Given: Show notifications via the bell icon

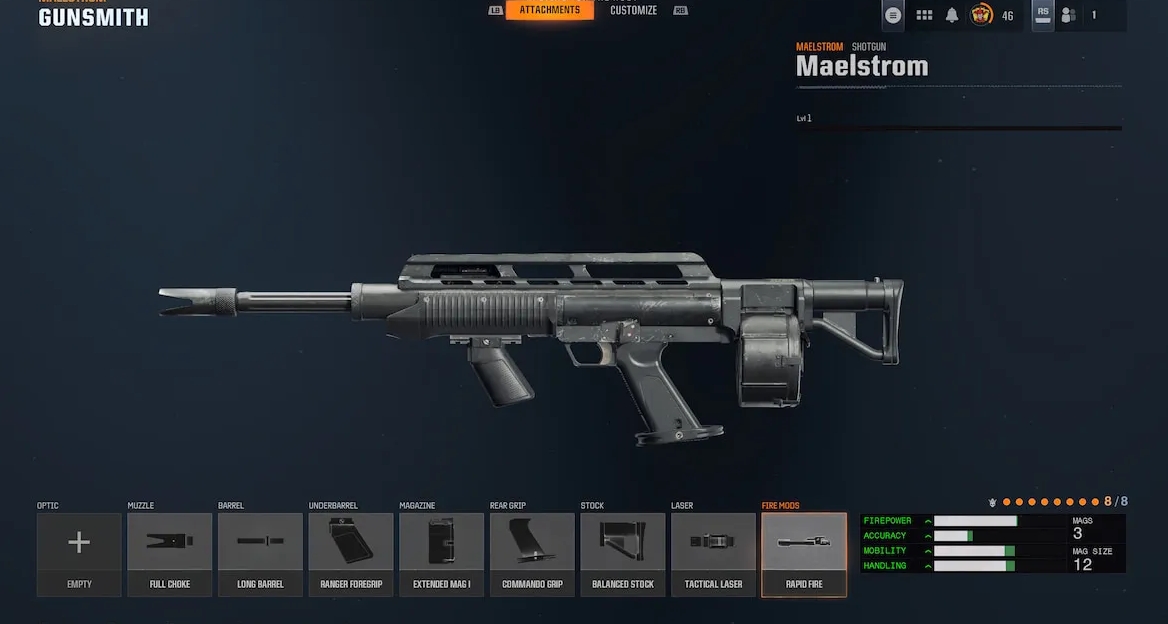Looking at the screenshot, I should [952, 15].
